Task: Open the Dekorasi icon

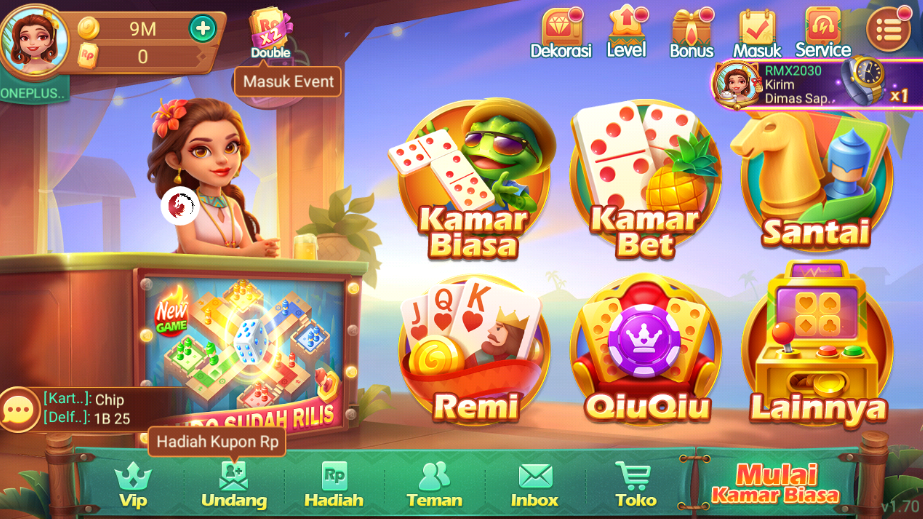Action: [561, 32]
